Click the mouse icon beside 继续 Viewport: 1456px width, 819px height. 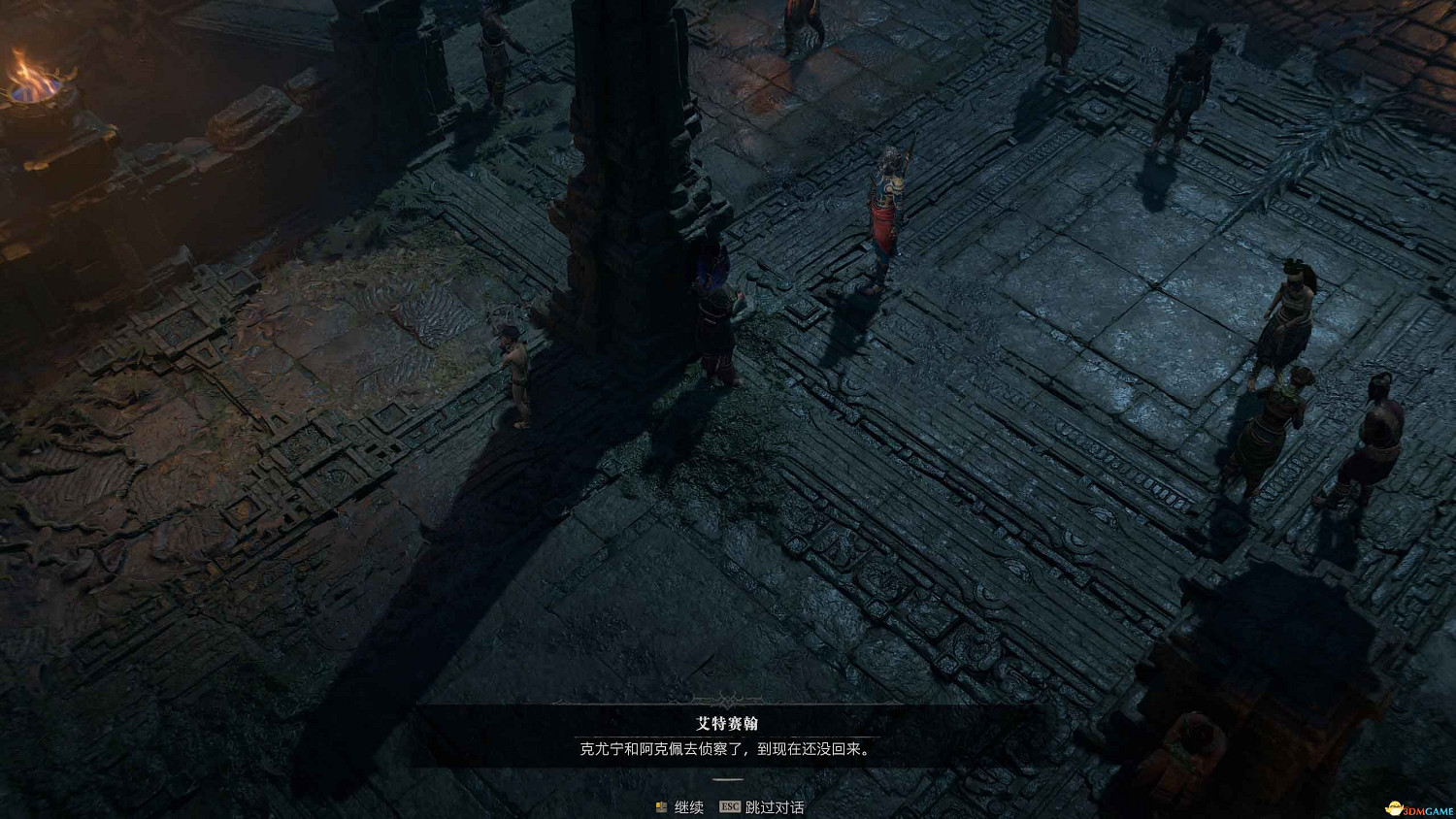pos(659,806)
